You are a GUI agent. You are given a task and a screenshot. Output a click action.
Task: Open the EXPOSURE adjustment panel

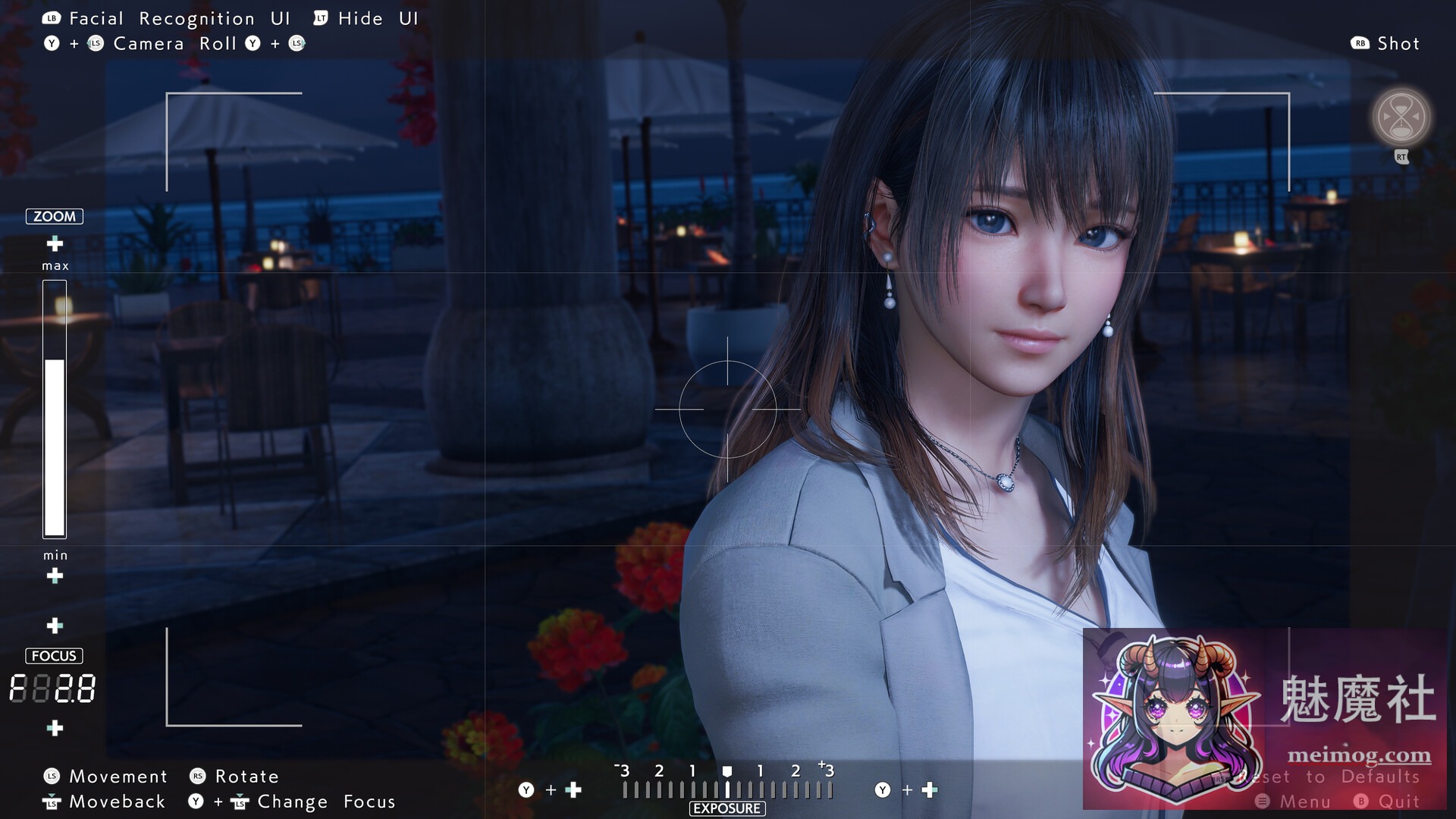click(x=726, y=808)
